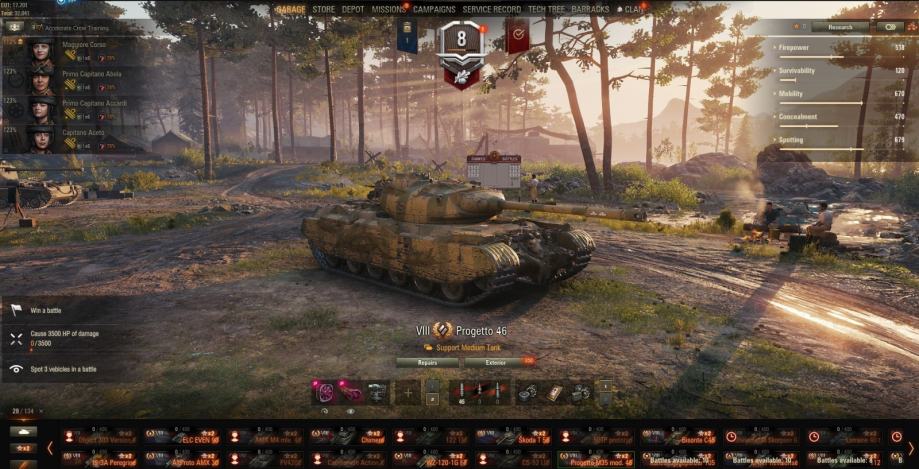View the Service Record tab

(491, 9)
